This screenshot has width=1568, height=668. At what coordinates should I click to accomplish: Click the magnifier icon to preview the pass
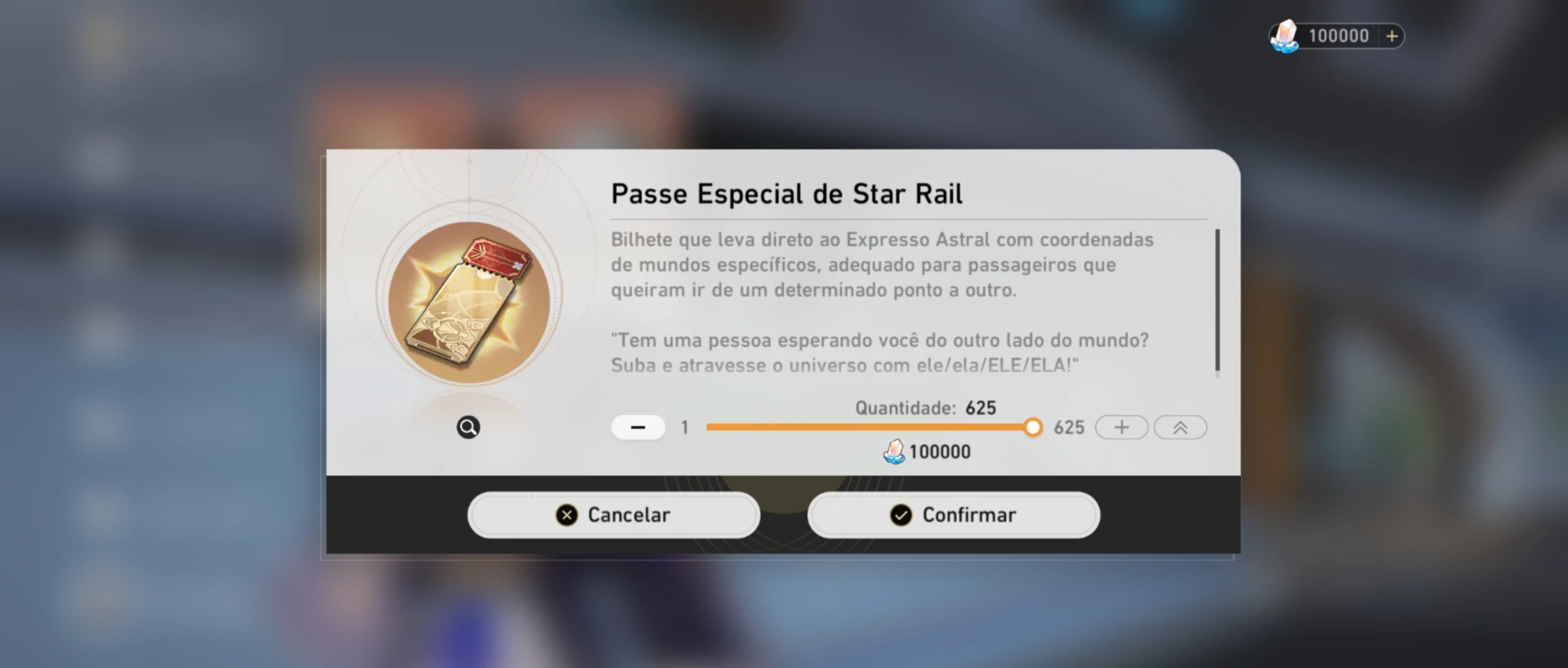[467, 427]
